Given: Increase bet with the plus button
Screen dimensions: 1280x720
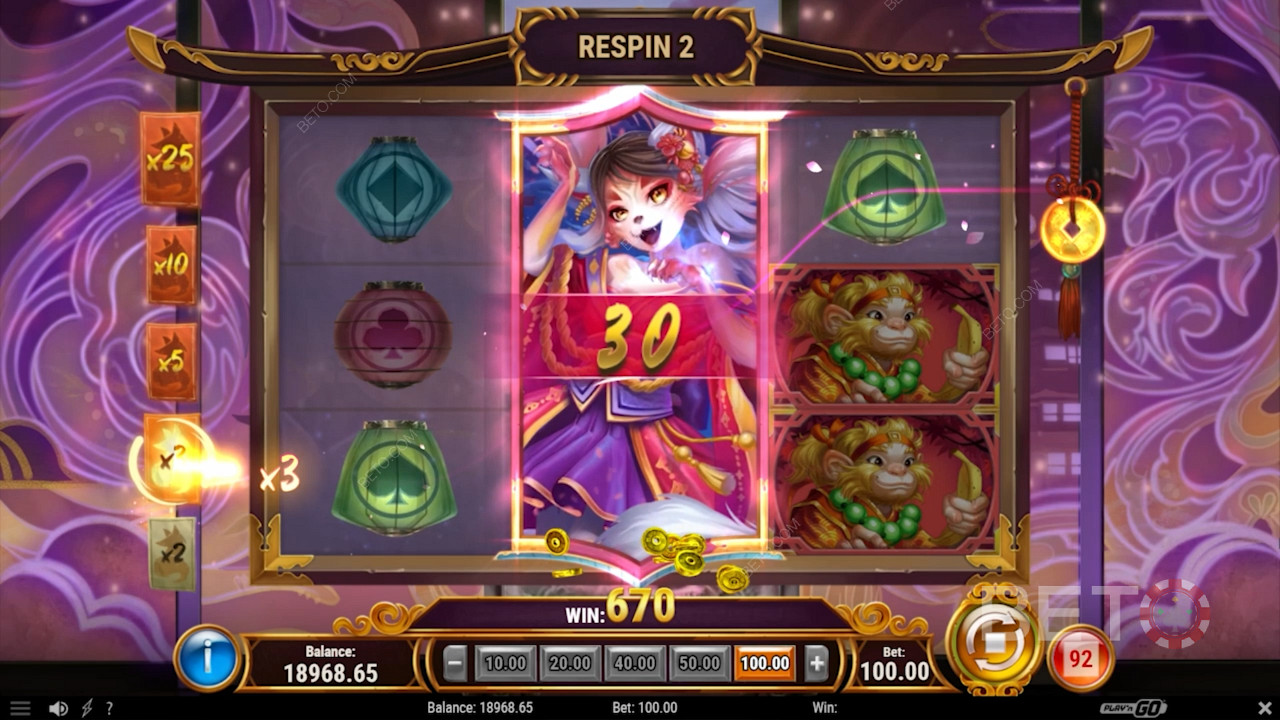Looking at the screenshot, I should click(816, 663).
